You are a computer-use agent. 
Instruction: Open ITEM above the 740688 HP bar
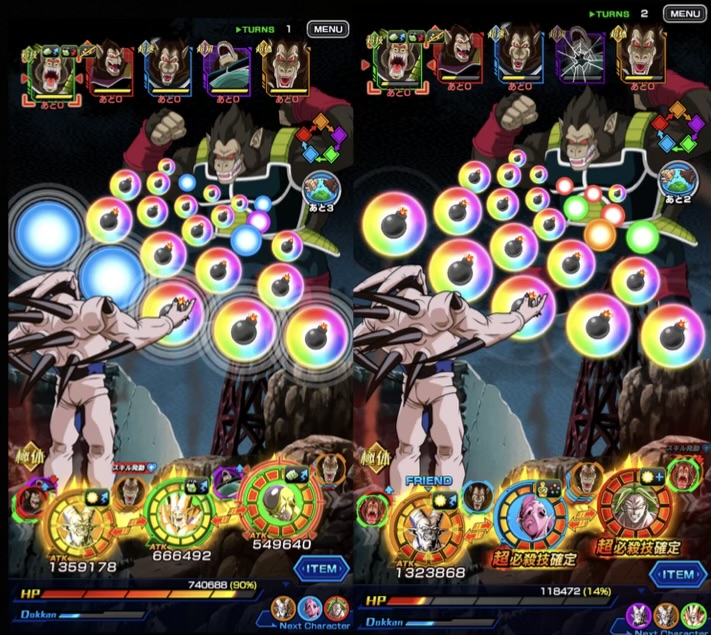pyautogui.click(x=321, y=569)
